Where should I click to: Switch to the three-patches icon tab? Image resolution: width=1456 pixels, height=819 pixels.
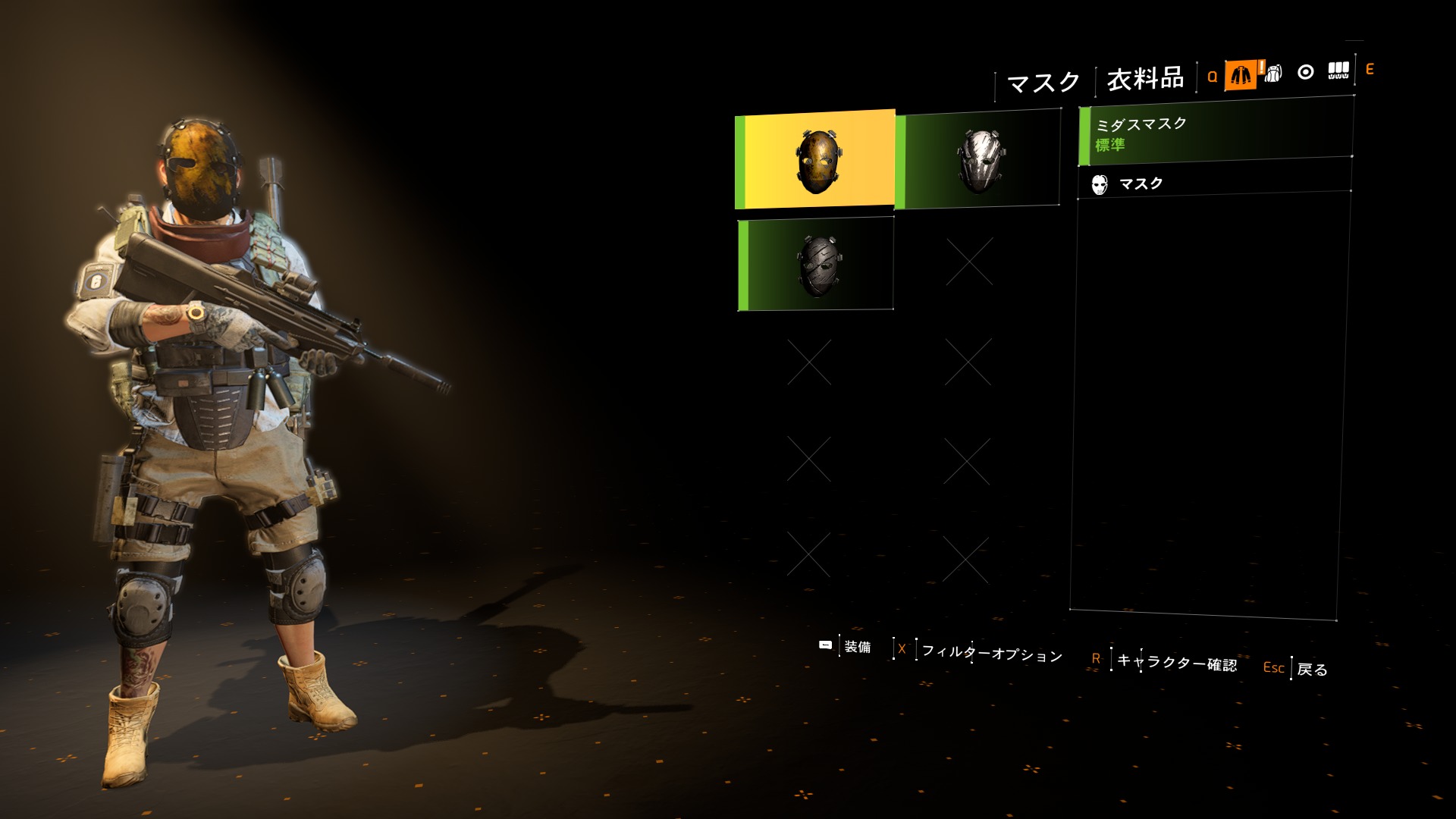[x=1338, y=71]
